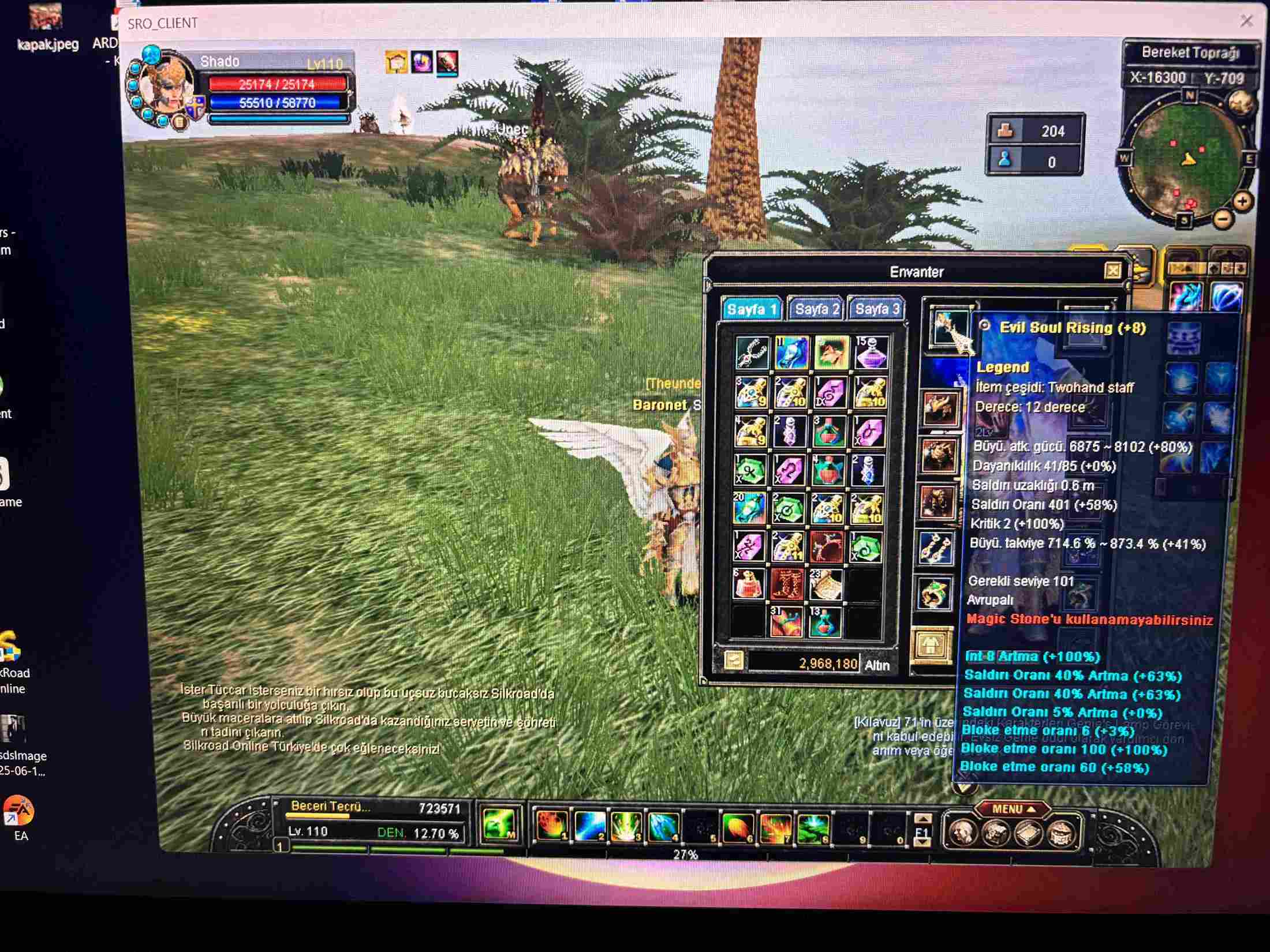Open the world map globe icon
The height and width of the screenshot is (952, 1270).
1240,104
